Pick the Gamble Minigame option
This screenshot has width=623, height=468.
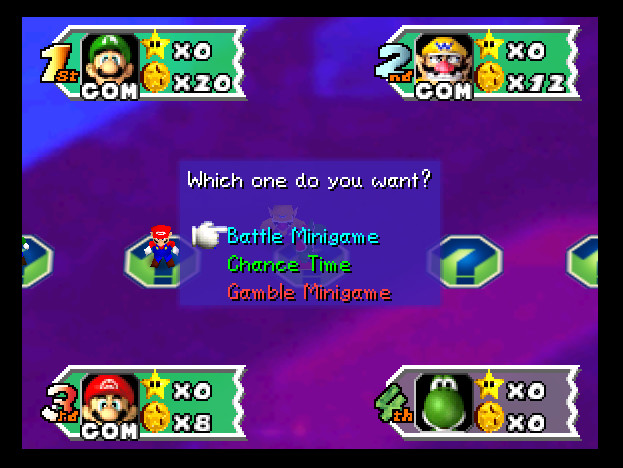[x=308, y=293]
